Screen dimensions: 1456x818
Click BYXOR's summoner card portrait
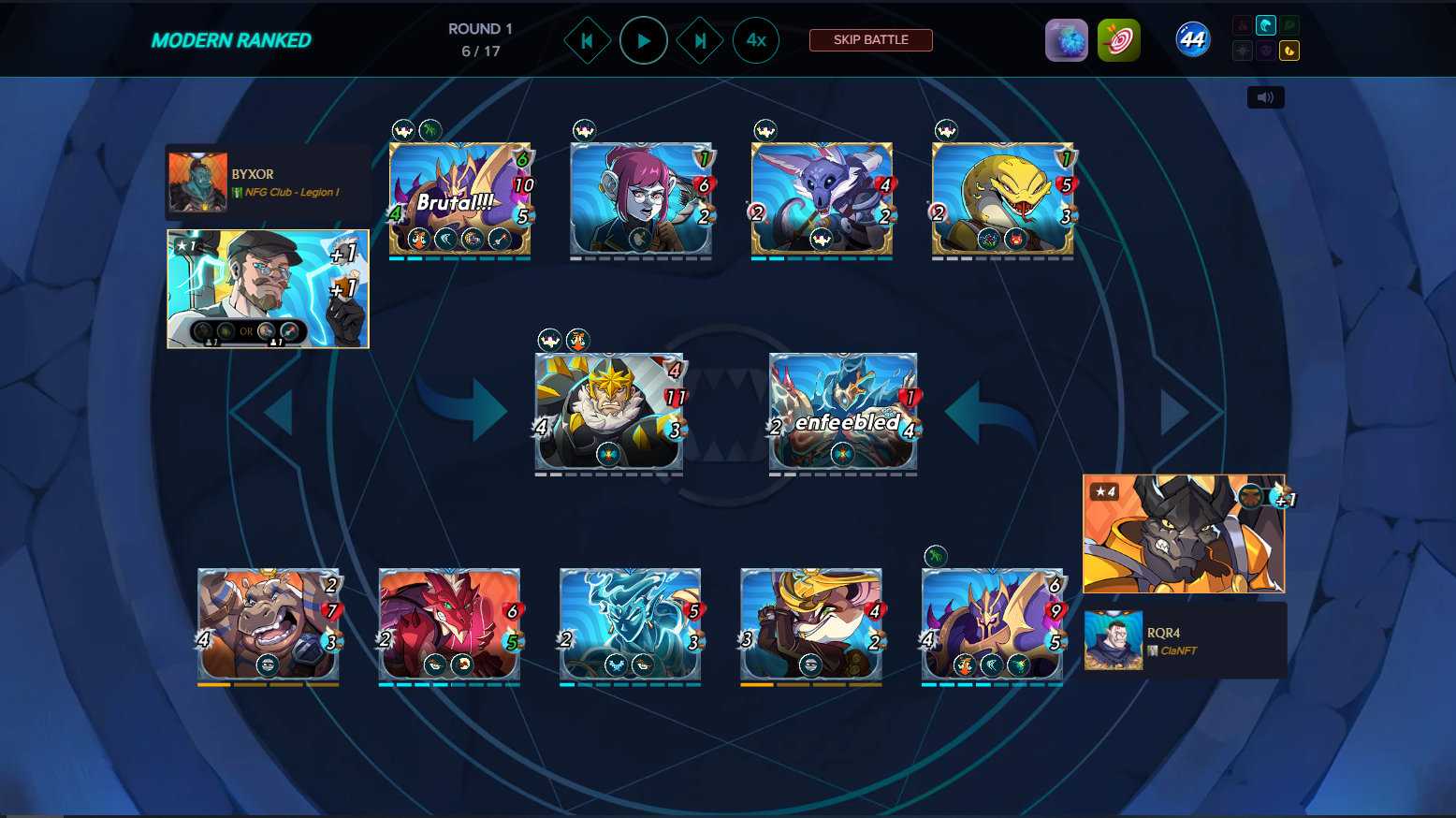268,288
